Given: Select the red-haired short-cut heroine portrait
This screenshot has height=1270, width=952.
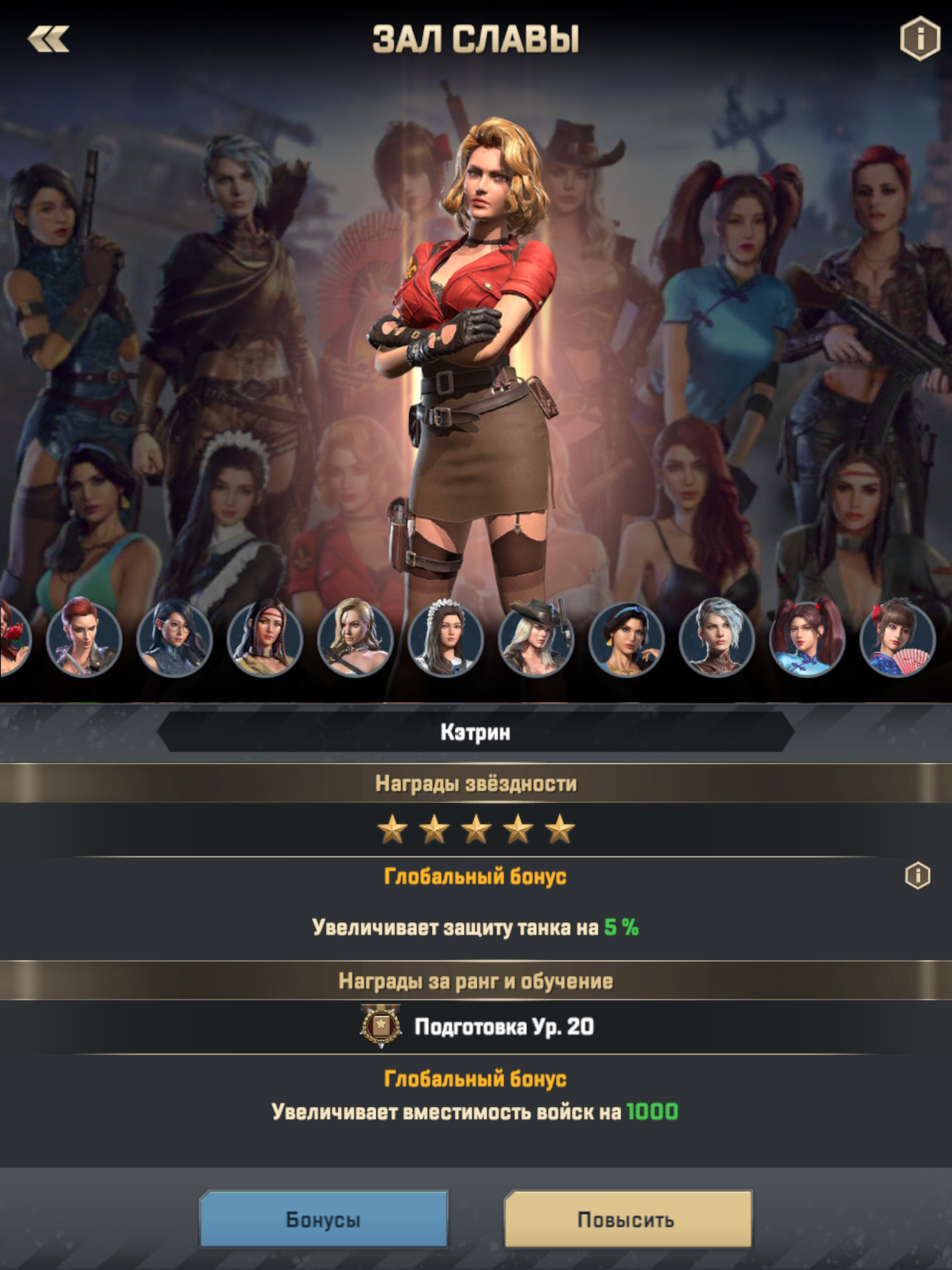Looking at the screenshot, I should tap(84, 637).
